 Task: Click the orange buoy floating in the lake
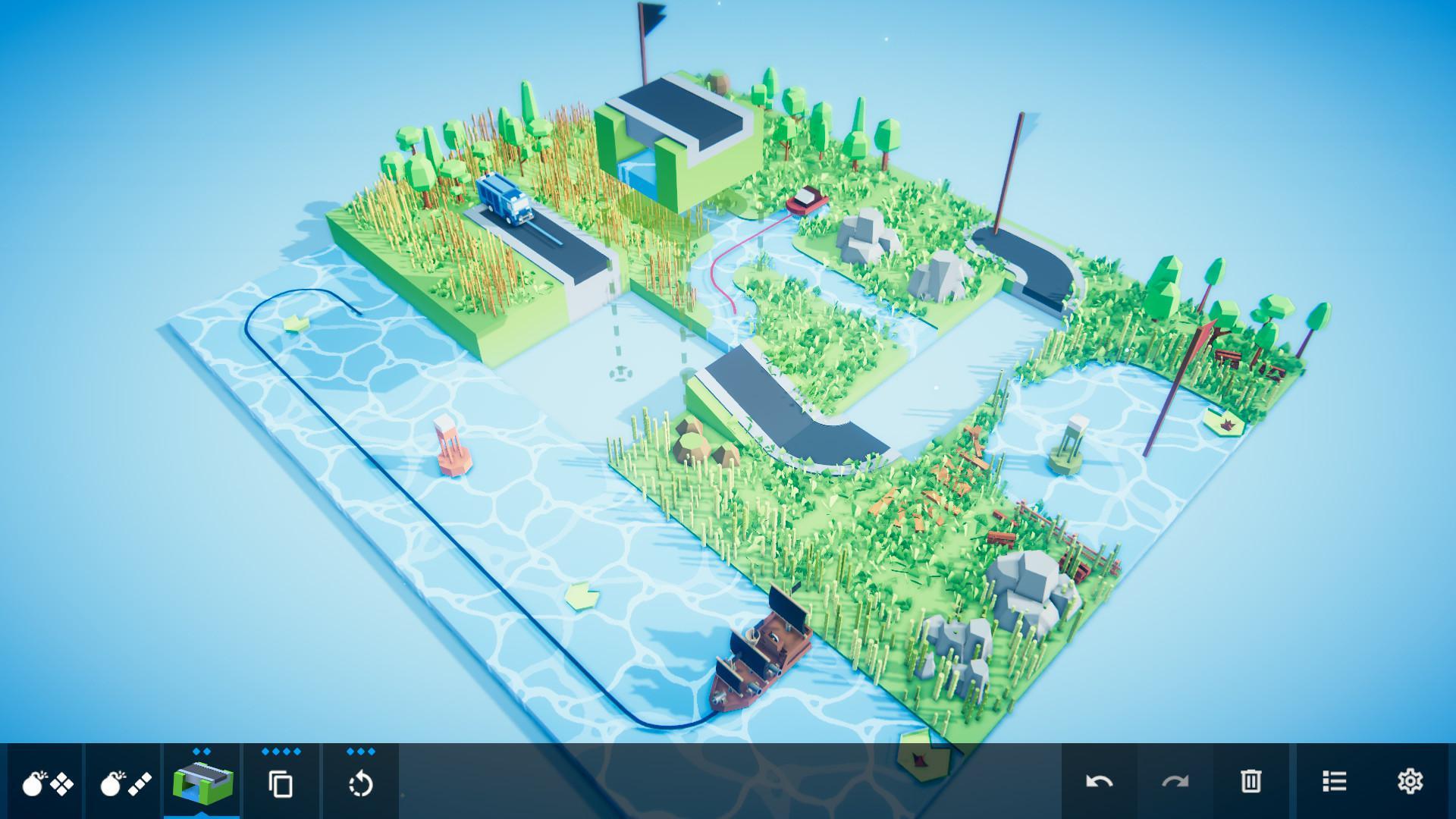coord(449,447)
